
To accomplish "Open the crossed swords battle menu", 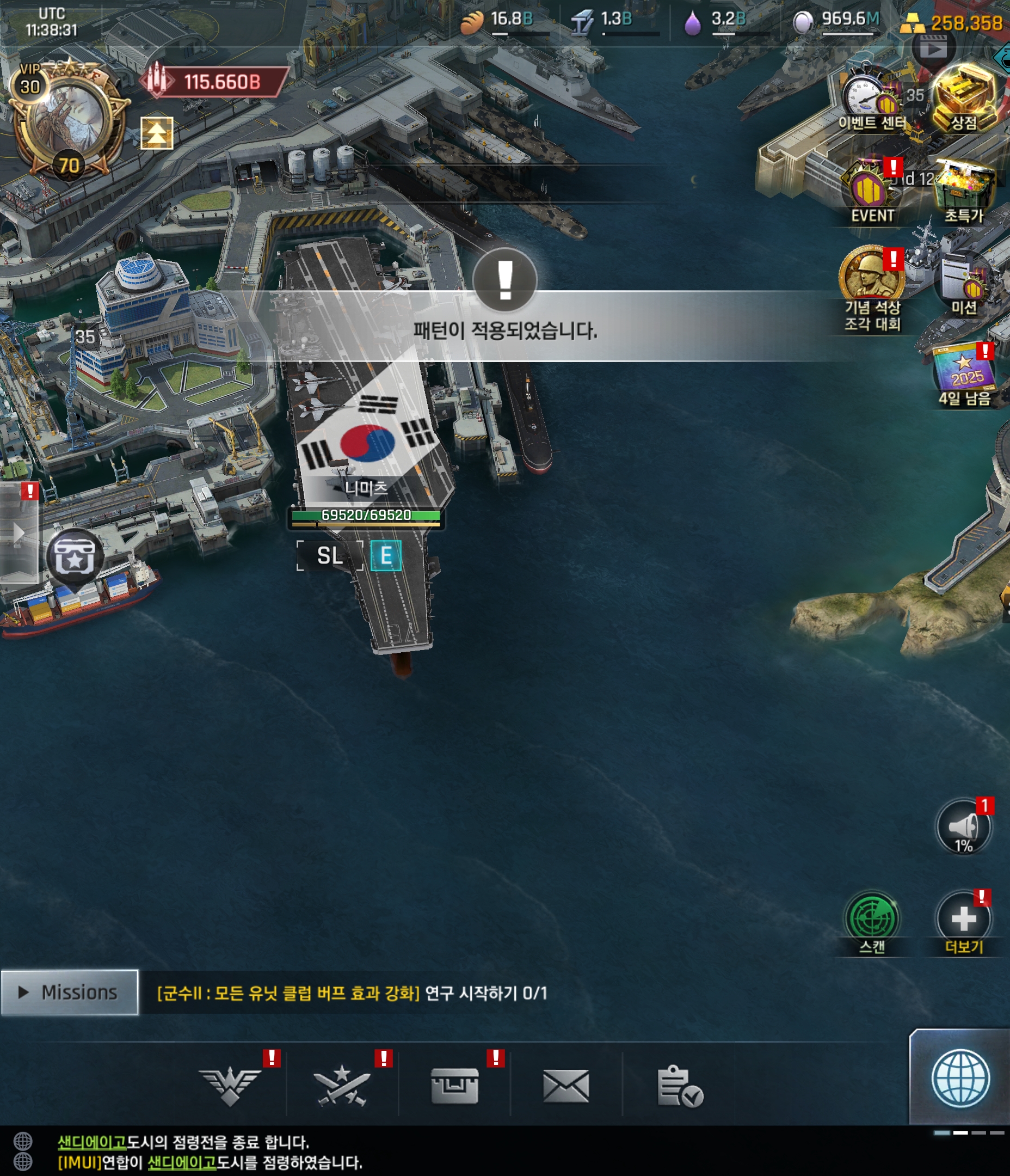I will (342, 1086).
